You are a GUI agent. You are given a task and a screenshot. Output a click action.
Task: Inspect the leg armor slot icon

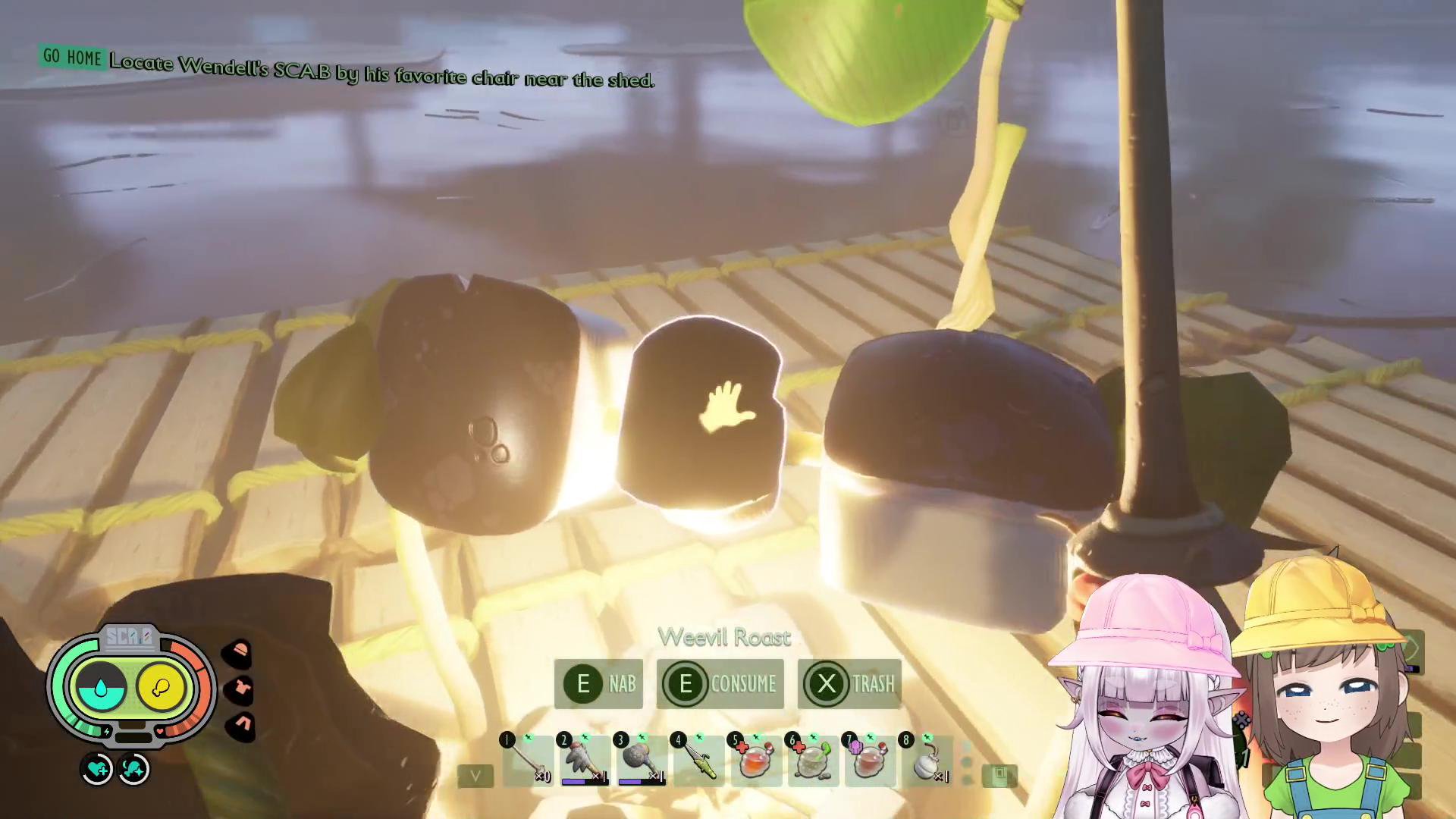(x=241, y=726)
